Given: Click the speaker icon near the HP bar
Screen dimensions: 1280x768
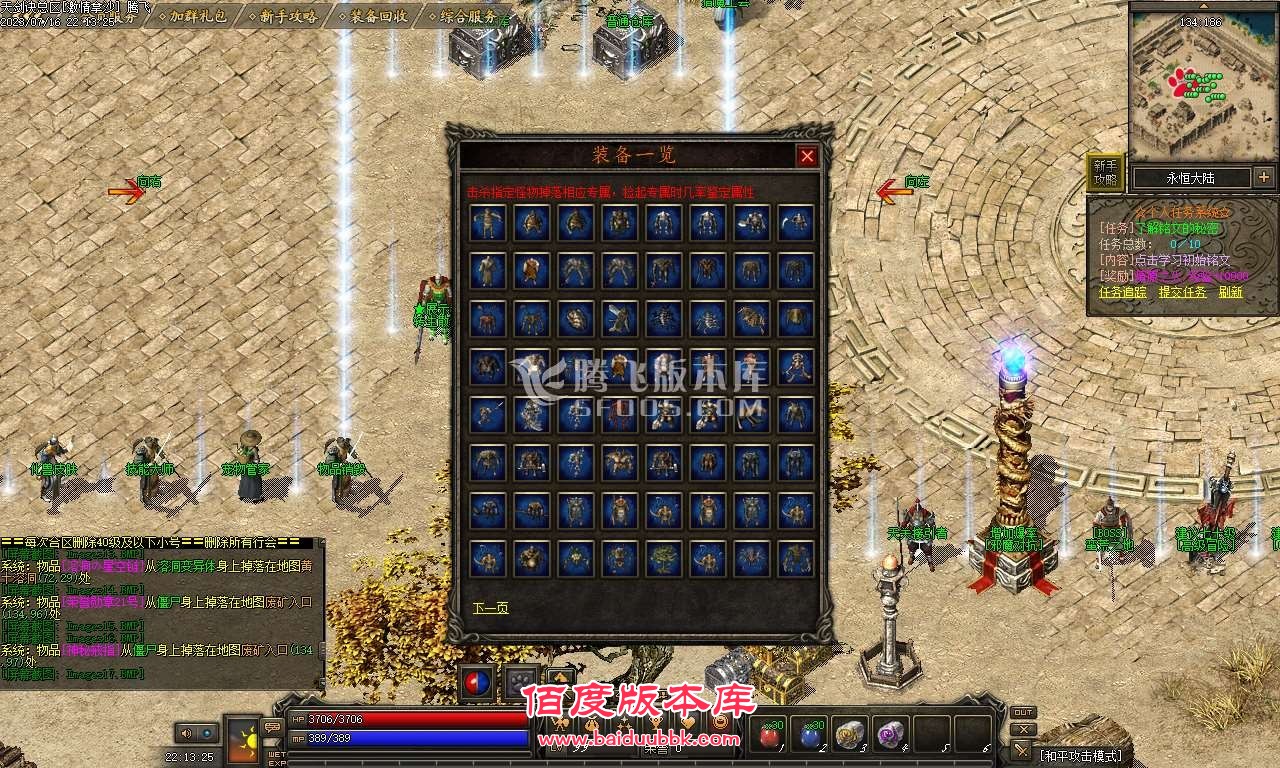Looking at the screenshot, I should [x=186, y=733].
